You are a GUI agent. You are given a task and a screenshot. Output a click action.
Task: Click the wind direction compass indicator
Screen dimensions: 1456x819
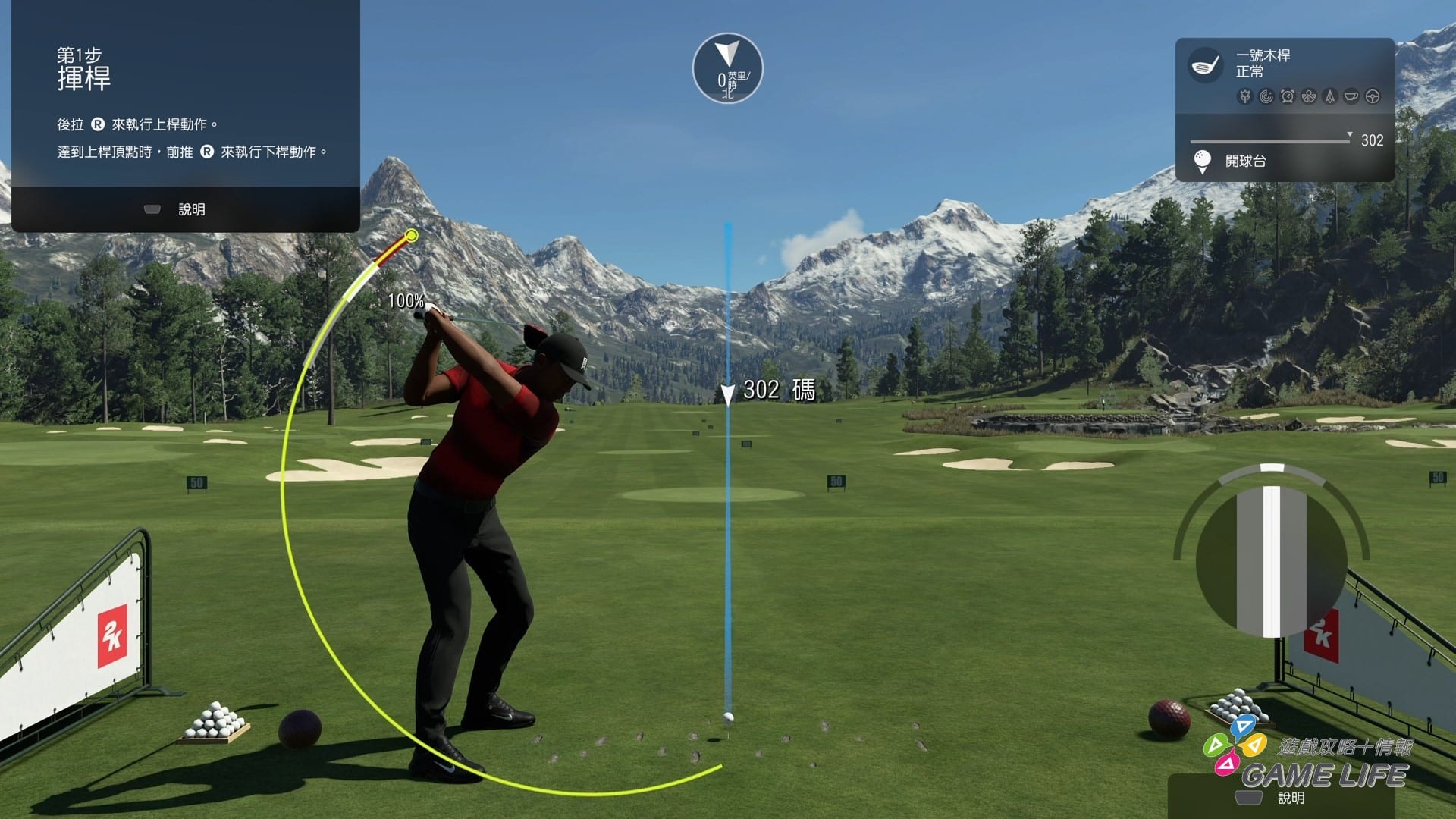(x=727, y=68)
